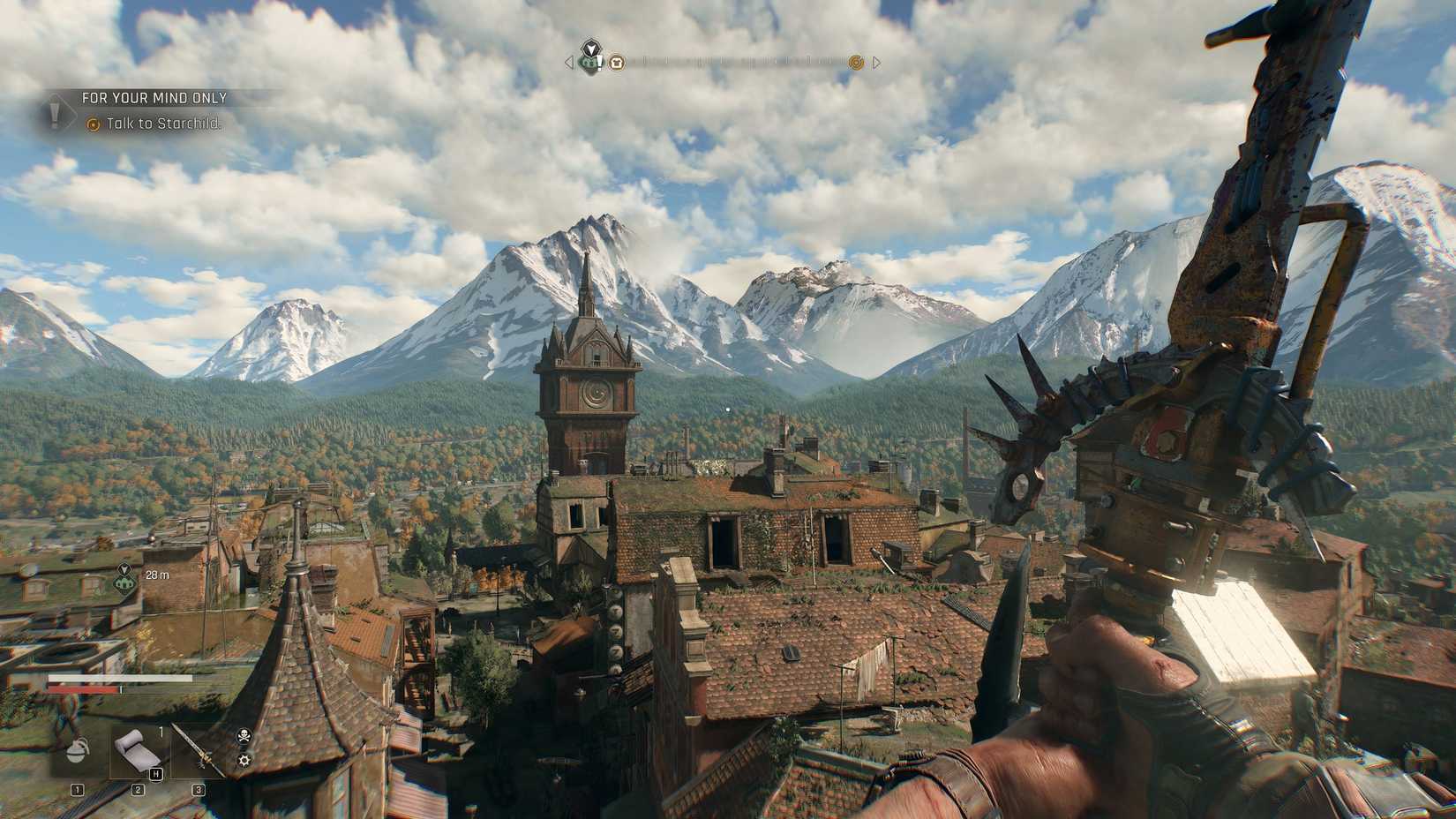Click the yellow windmill marker on the compass
1456x819 pixels.
pos(856,63)
